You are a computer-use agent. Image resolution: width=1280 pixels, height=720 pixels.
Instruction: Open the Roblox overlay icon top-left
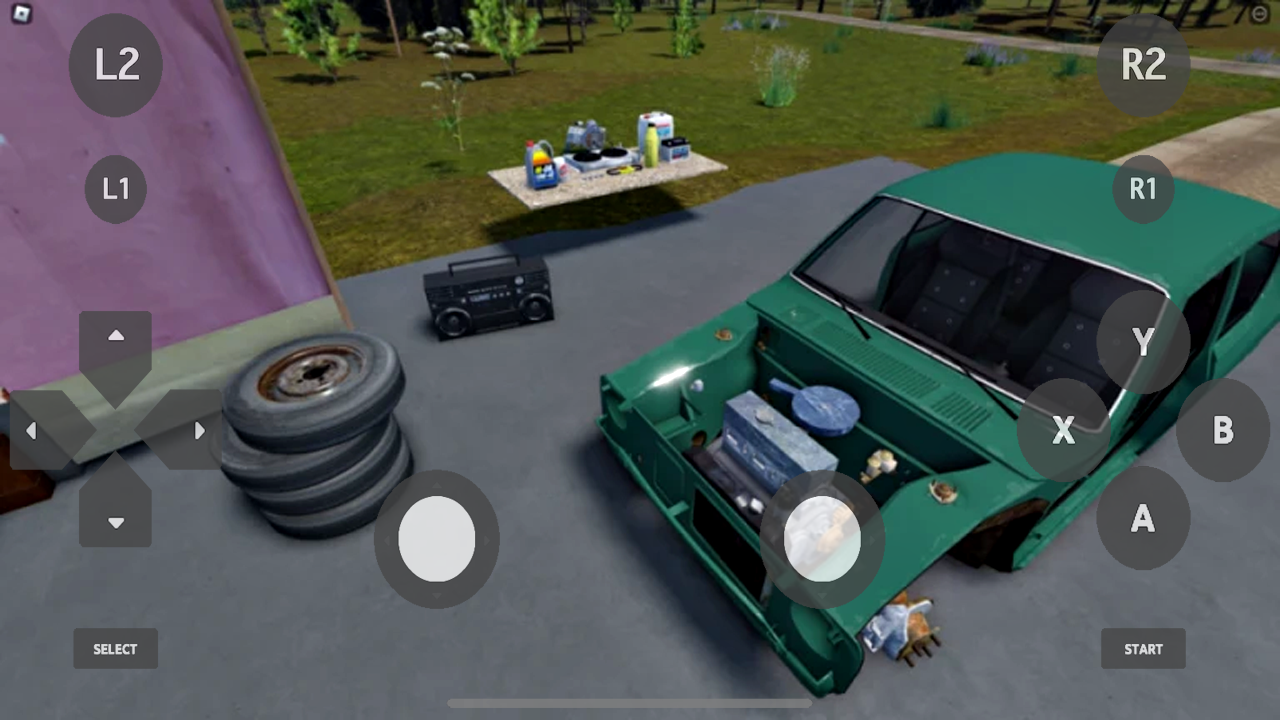[x=22, y=13]
